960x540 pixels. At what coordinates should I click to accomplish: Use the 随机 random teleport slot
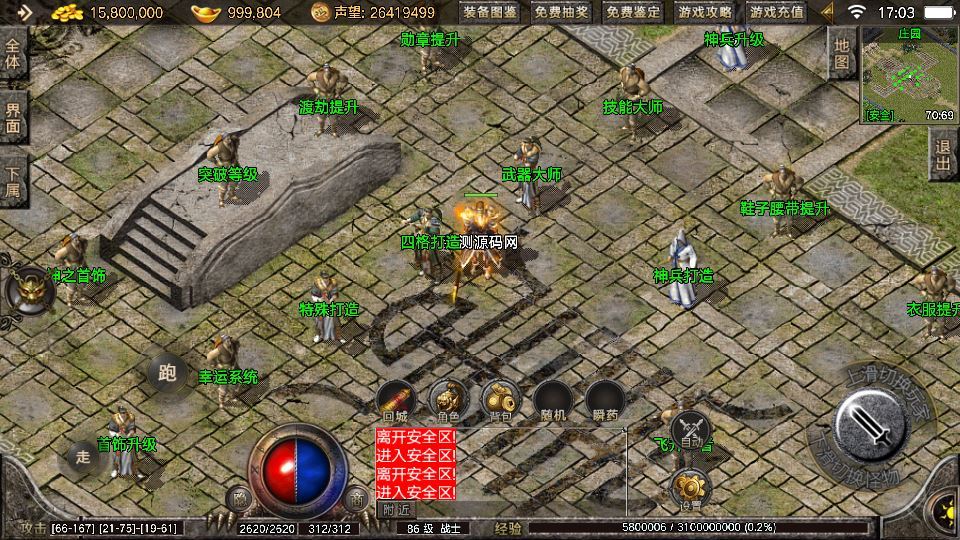tap(552, 401)
